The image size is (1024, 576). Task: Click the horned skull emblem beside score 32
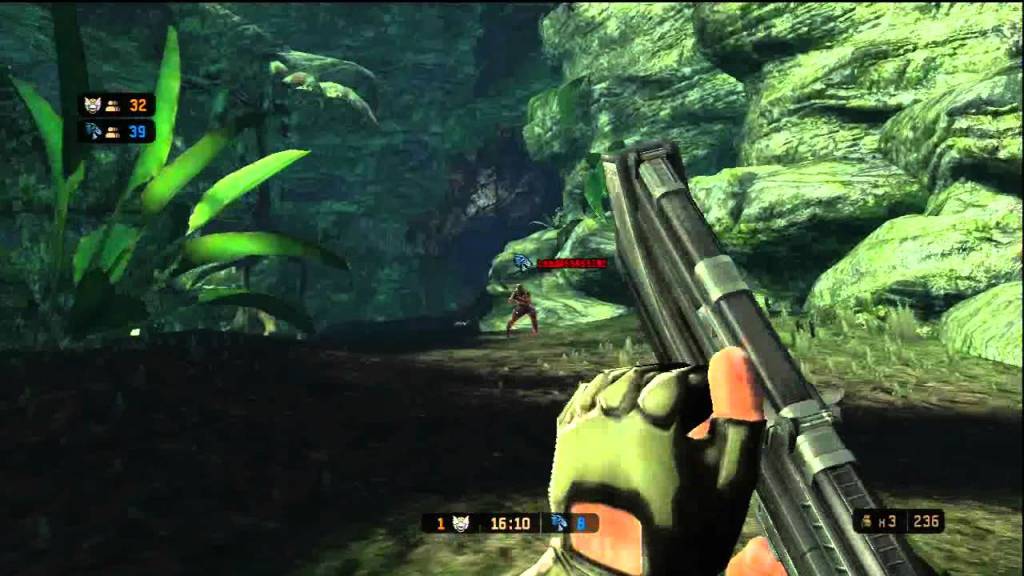[x=93, y=104]
